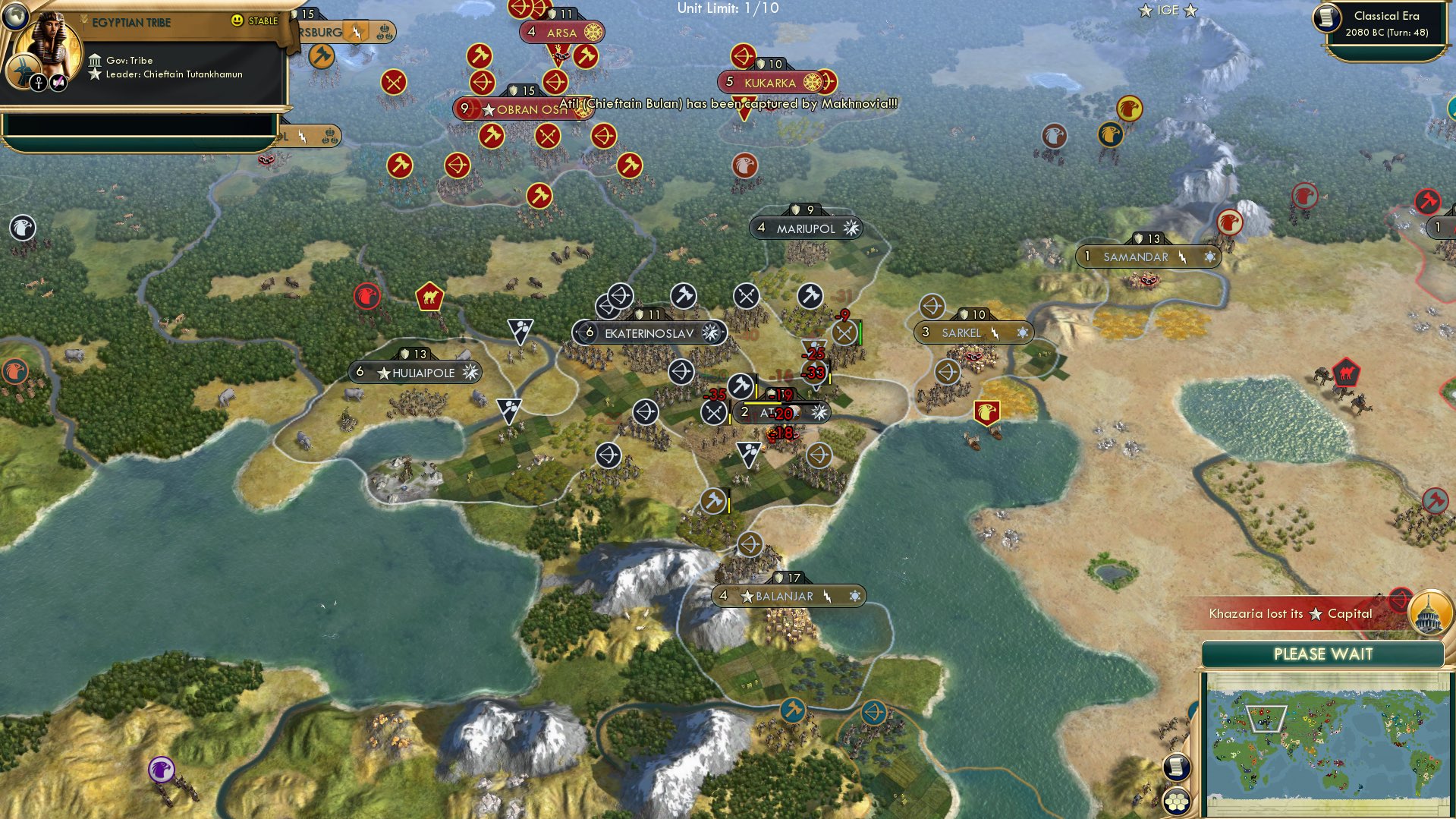Click the PLEASE WAIT button

pos(1323,654)
